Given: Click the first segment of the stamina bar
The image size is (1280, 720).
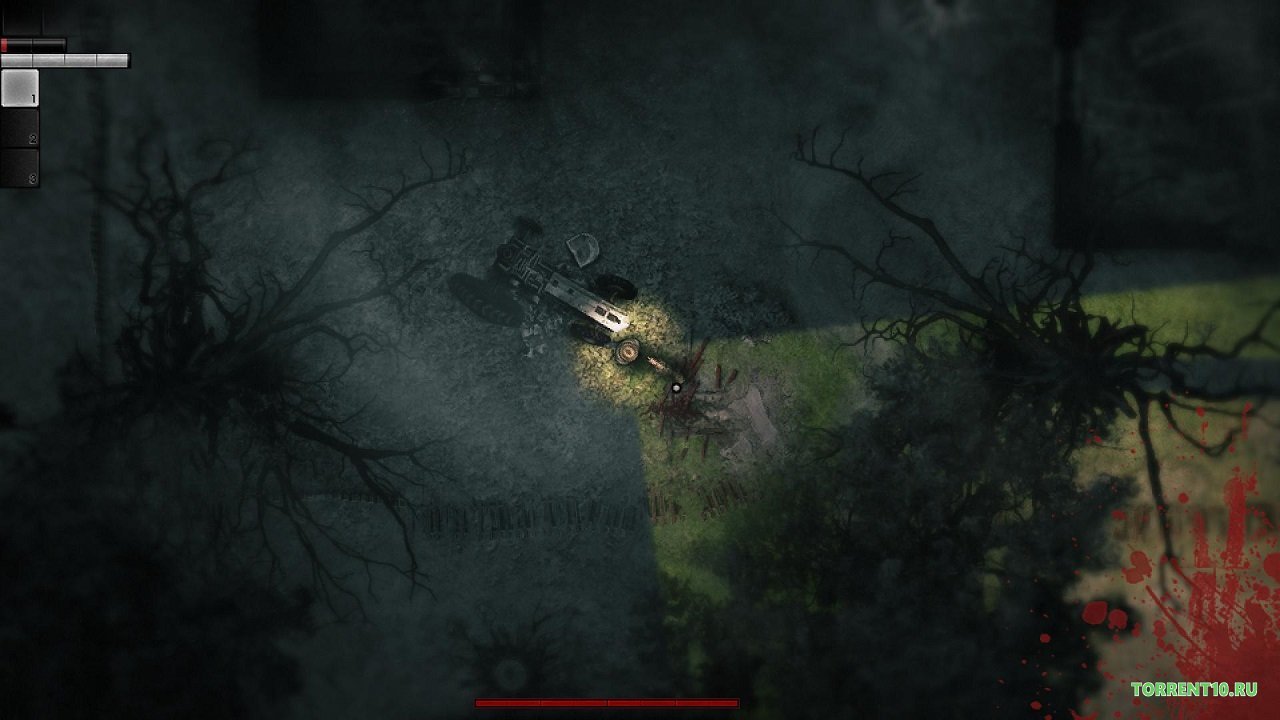Looking at the screenshot, I should 15,58.
